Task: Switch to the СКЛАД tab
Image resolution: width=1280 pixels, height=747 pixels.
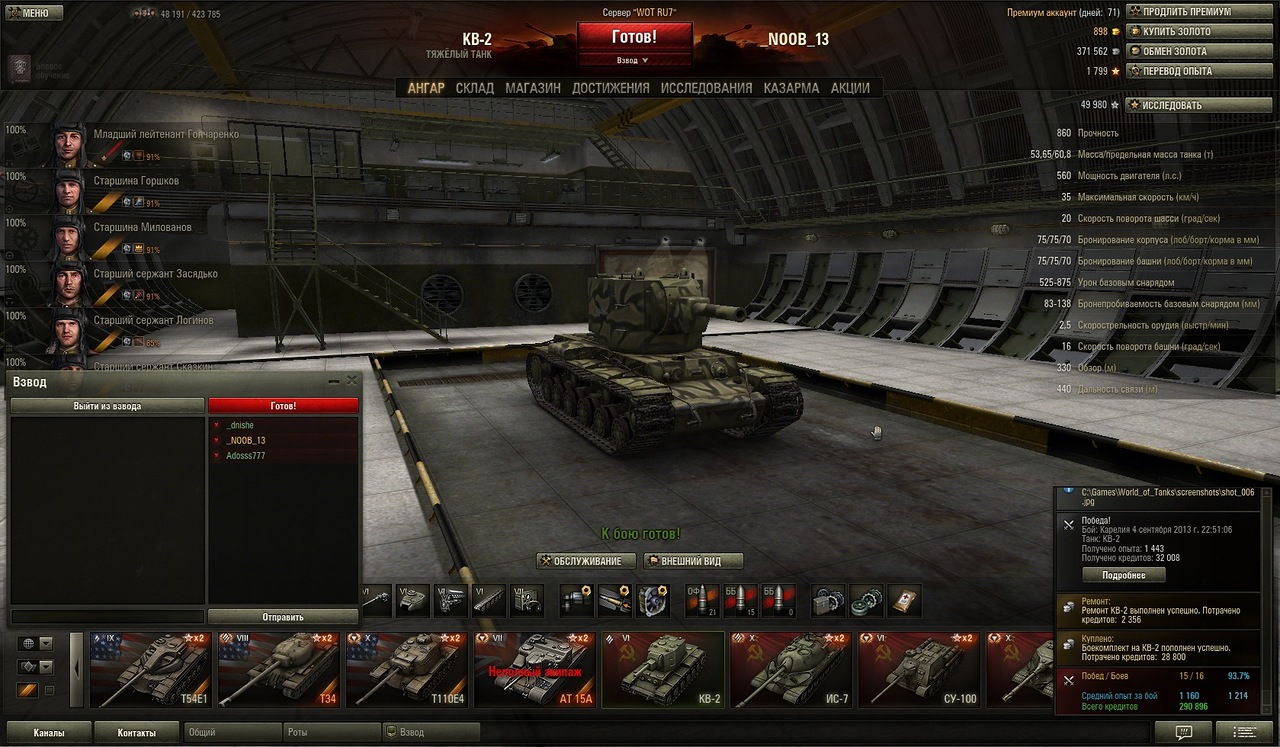Action: 474,88
